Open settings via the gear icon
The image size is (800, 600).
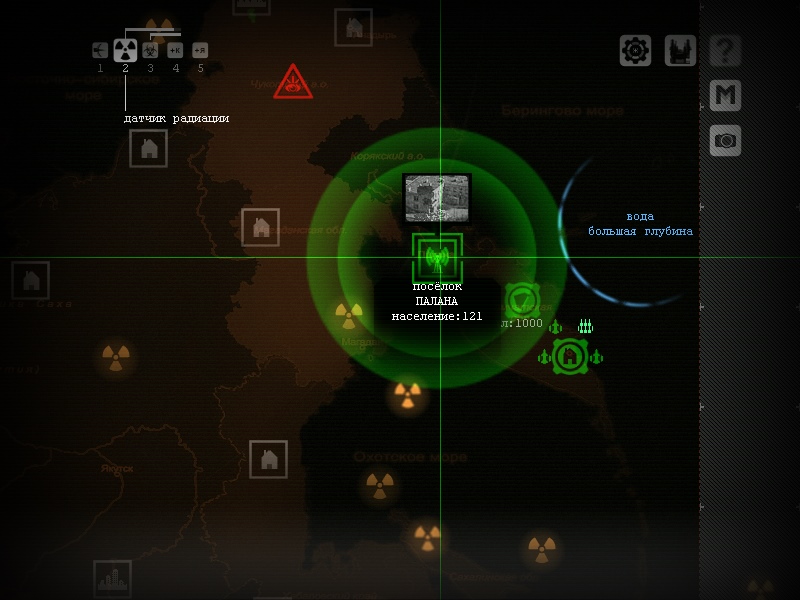(636, 50)
